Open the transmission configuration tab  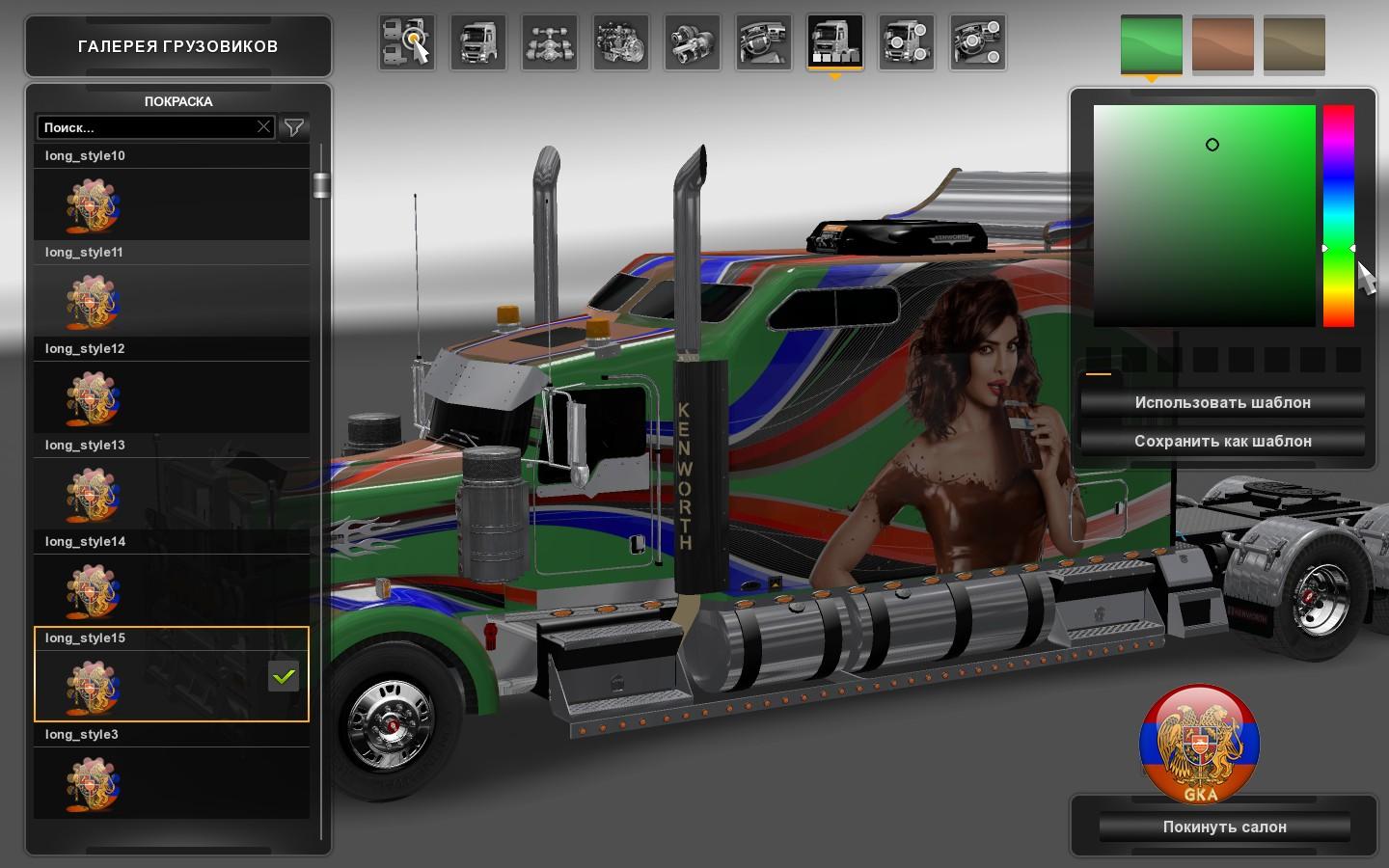click(x=692, y=42)
